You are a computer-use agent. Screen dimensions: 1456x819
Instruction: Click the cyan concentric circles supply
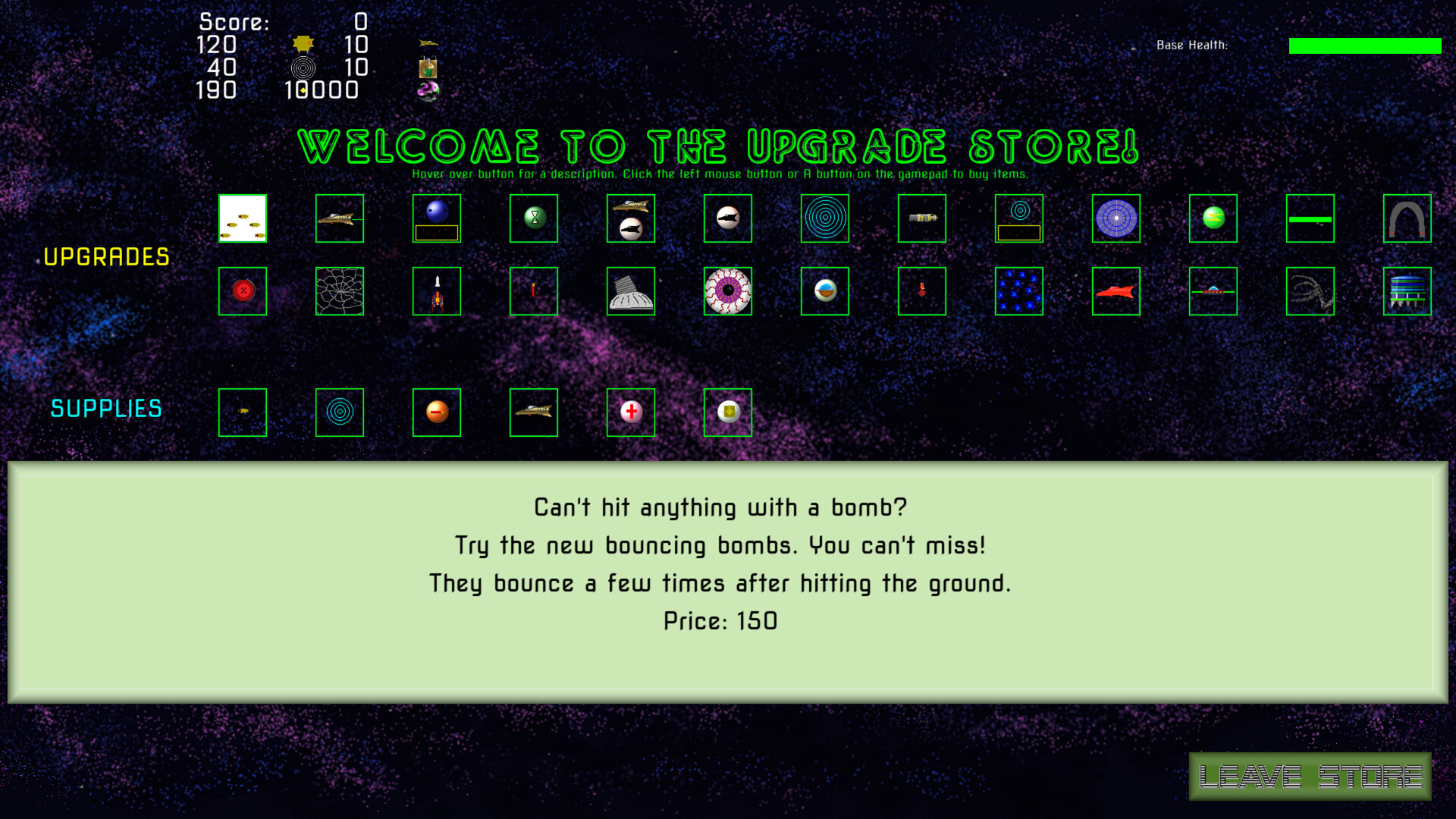coord(339,413)
